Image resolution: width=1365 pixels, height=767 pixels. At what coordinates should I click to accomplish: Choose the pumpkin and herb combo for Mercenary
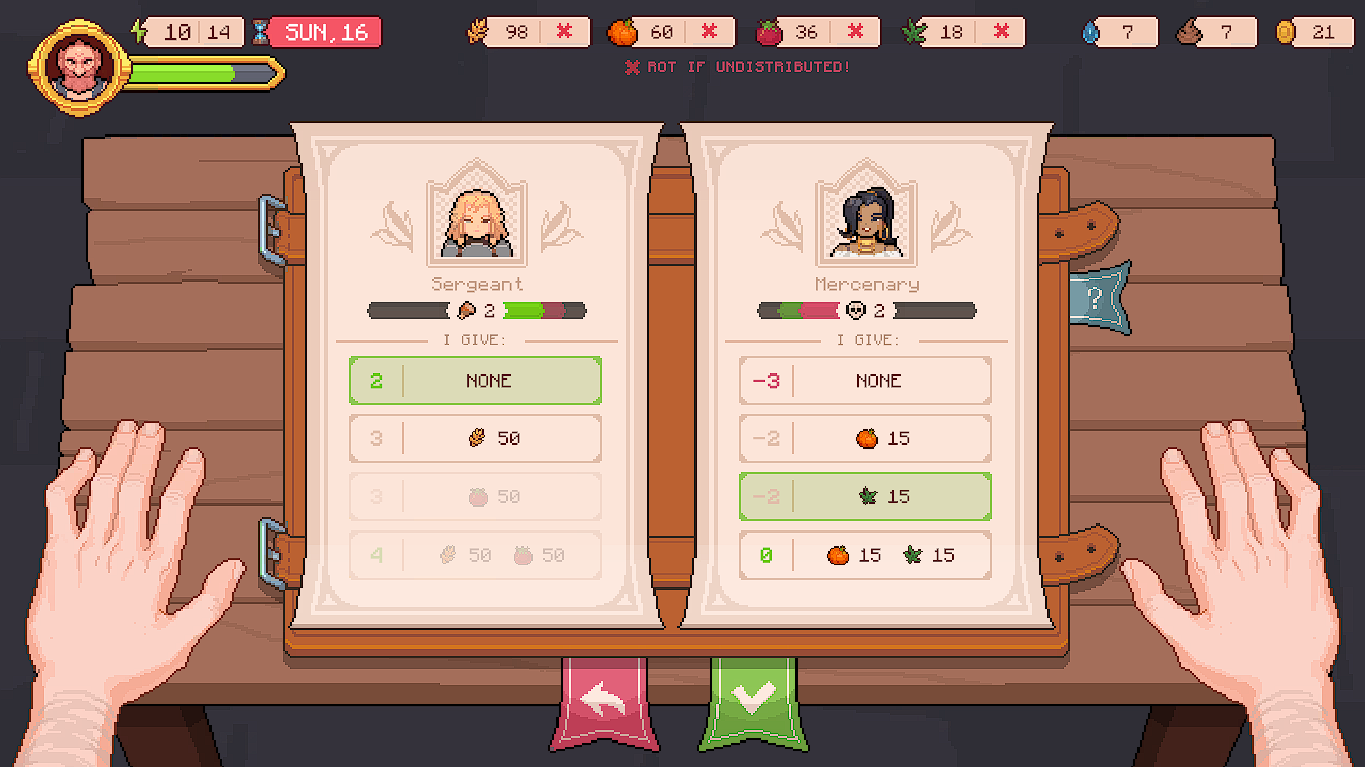point(864,555)
